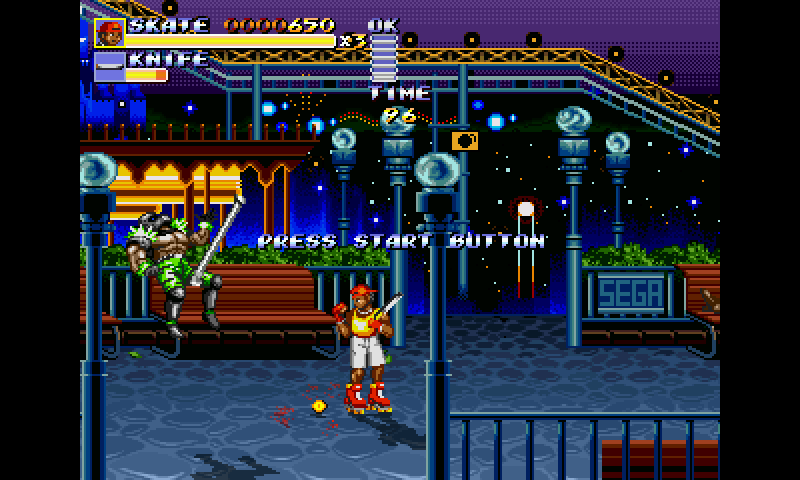Select the Knife weapon icon

coord(109,66)
